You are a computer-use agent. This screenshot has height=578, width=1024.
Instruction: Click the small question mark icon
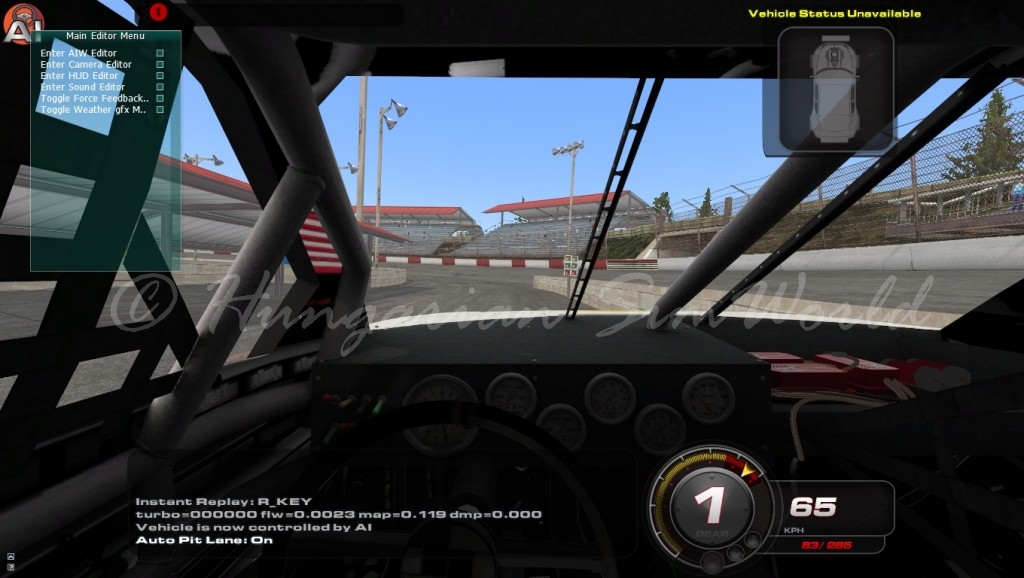coord(10,568)
